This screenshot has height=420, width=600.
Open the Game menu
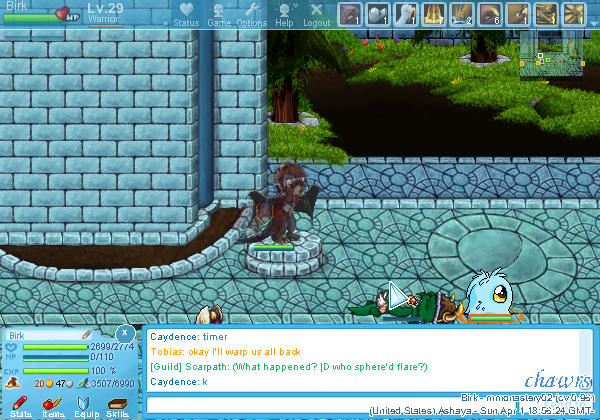[x=219, y=14]
